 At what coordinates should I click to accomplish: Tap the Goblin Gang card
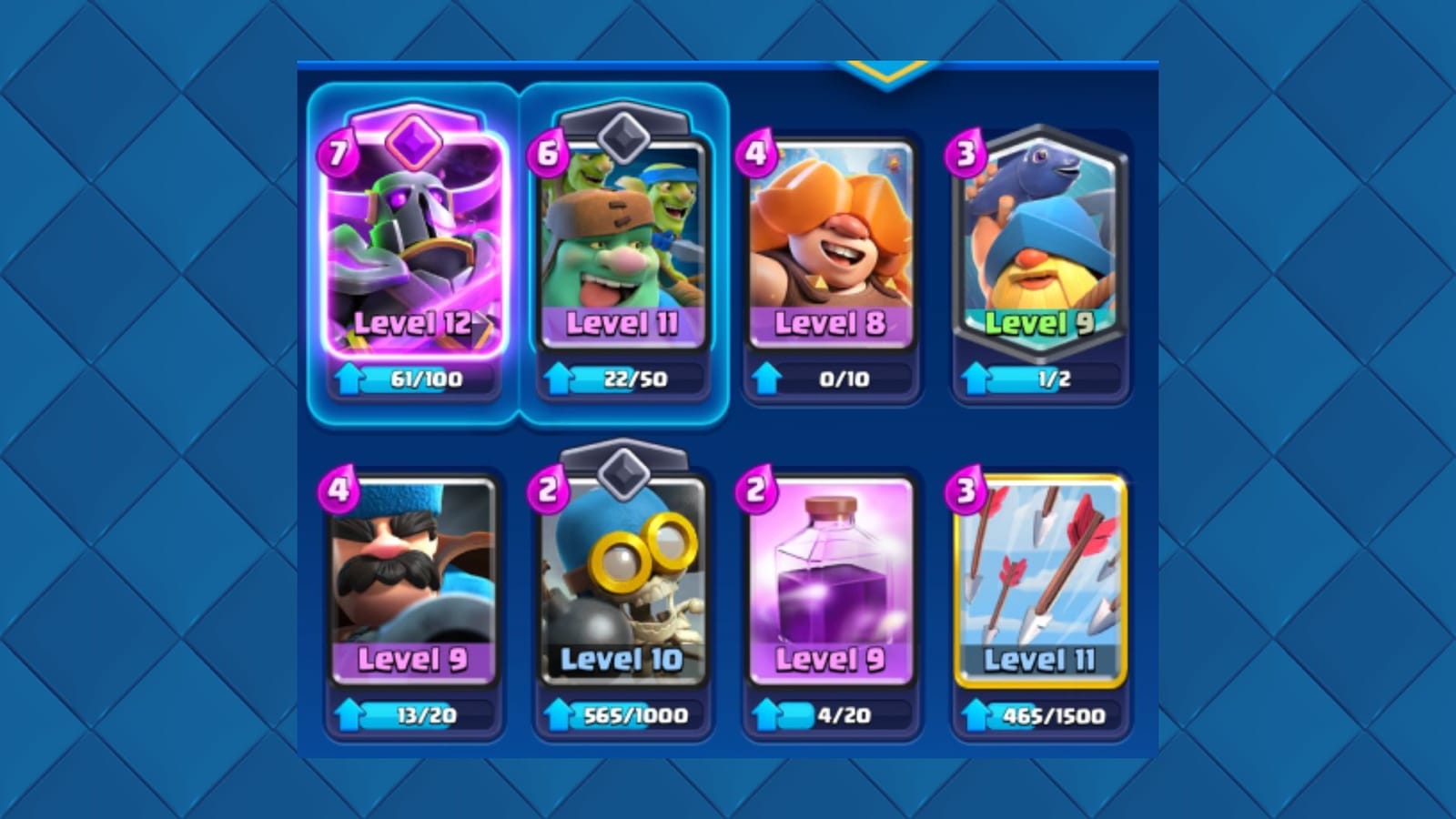click(x=623, y=255)
